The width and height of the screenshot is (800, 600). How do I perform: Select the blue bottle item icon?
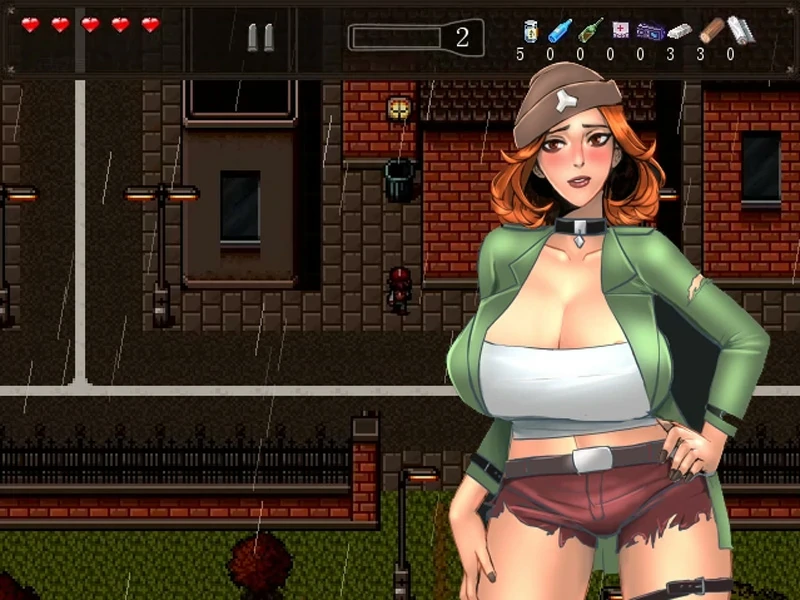pos(559,30)
